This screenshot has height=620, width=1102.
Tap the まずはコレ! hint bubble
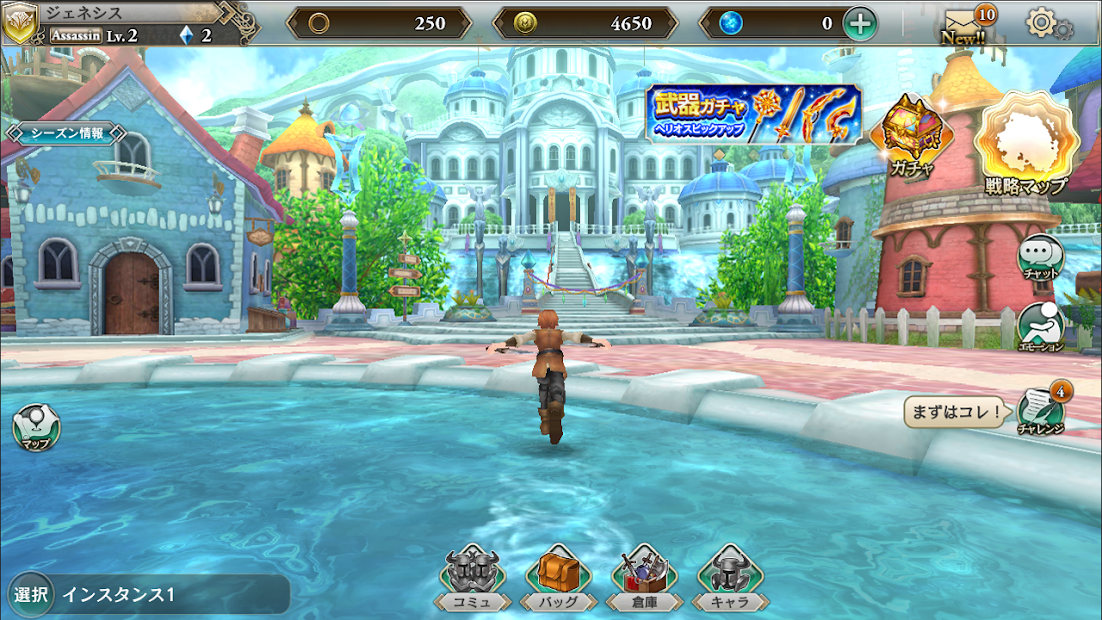pos(955,411)
